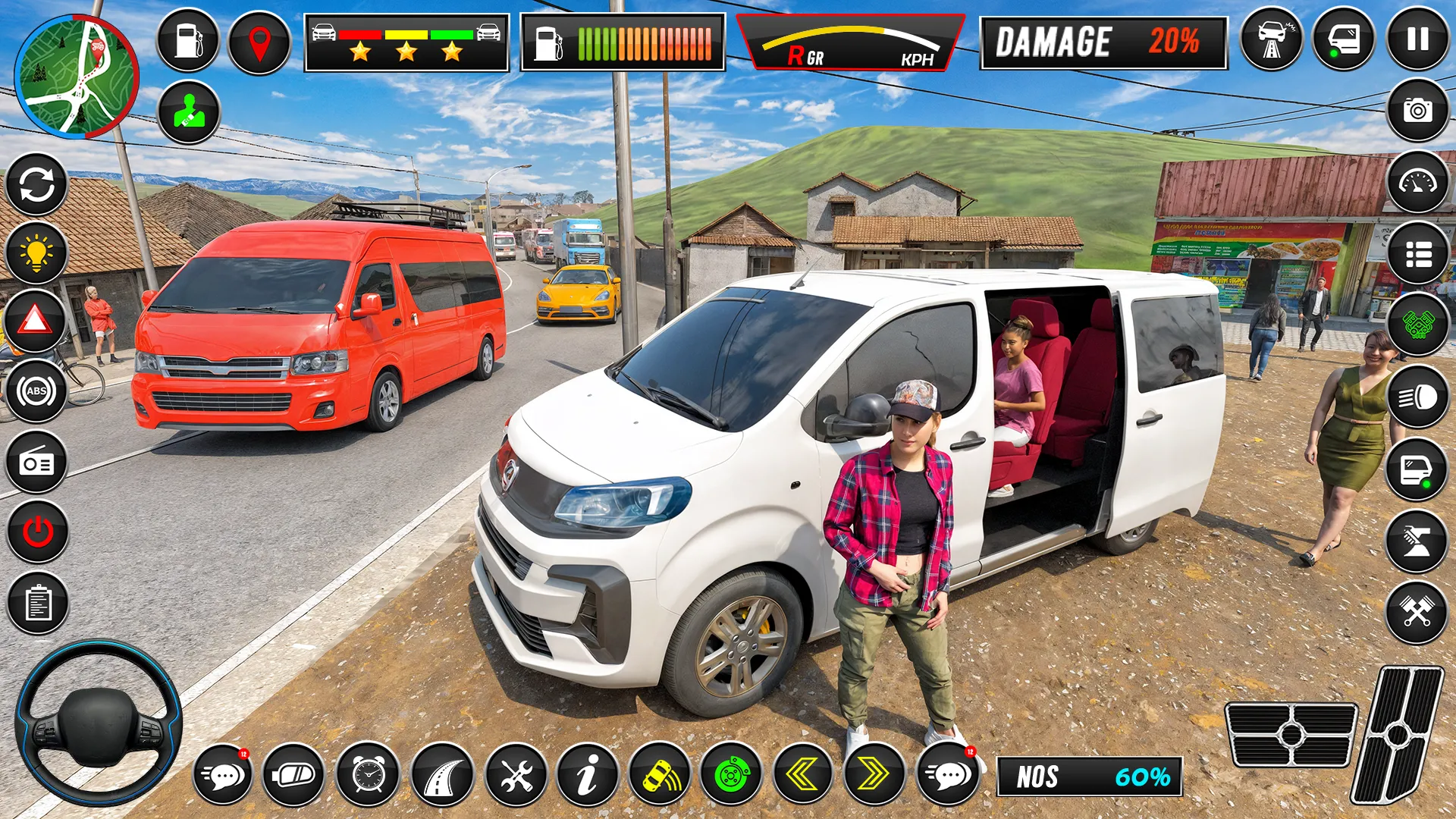Pause the game
1456x819 pixels.
click(1417, 39)
